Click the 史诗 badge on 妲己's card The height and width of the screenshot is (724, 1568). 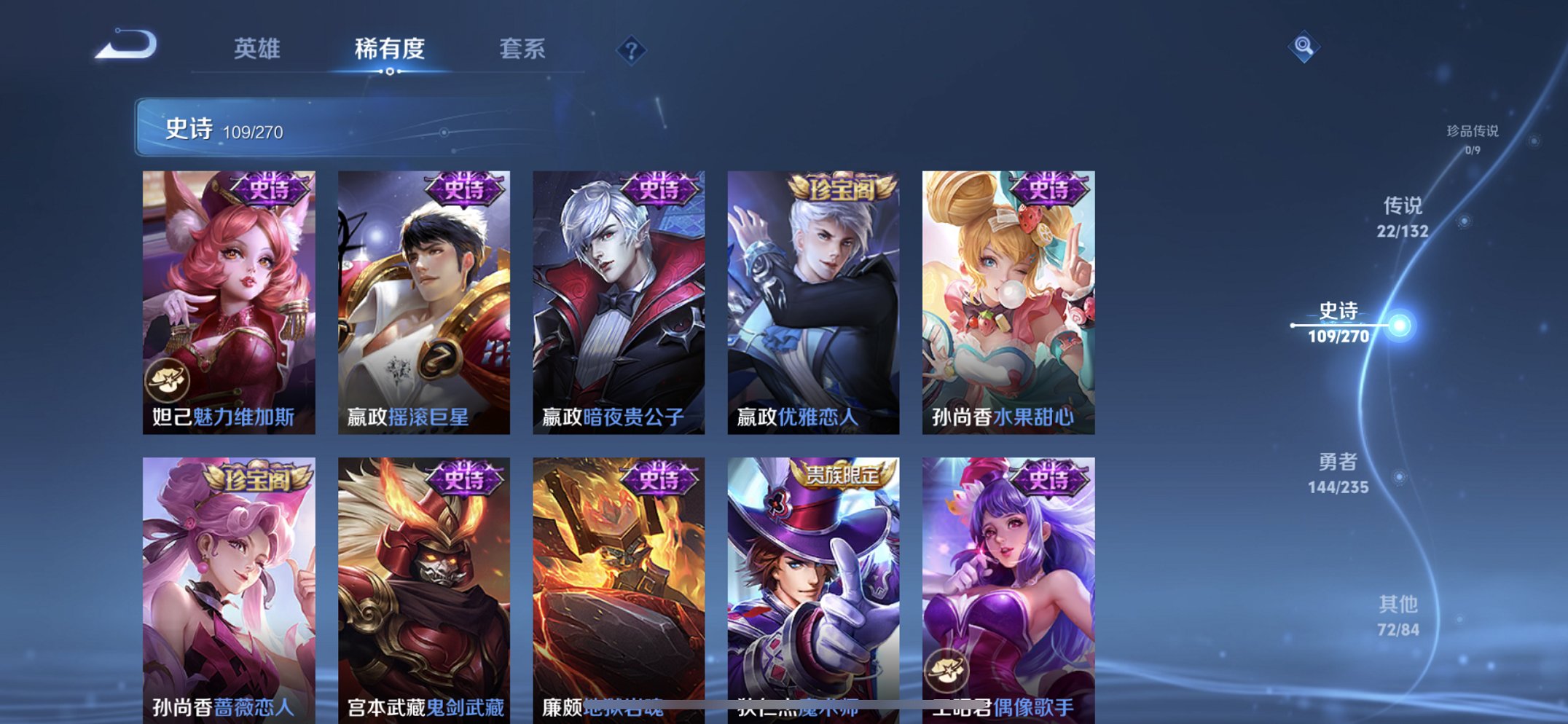point(270,191)
